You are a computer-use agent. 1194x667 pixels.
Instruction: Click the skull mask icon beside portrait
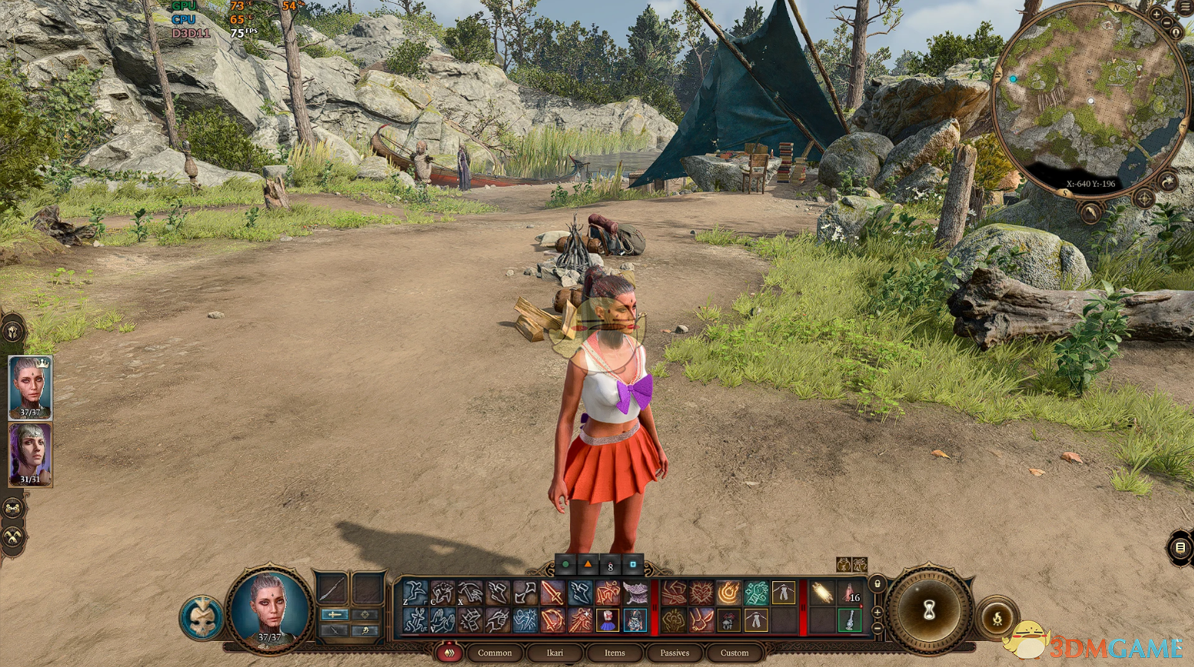click(x=201, y=618)
